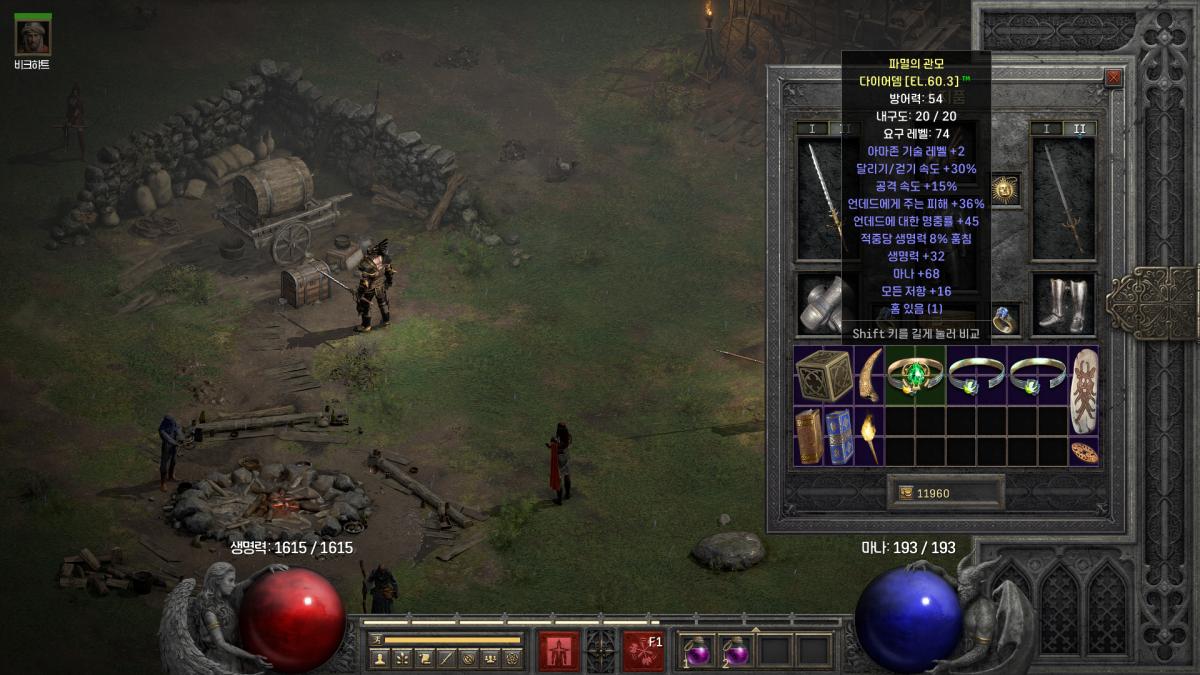Switch to weapon set II above right-hand slot
The height and width of the screenshot is (675, 1200).
[1079, 129]
